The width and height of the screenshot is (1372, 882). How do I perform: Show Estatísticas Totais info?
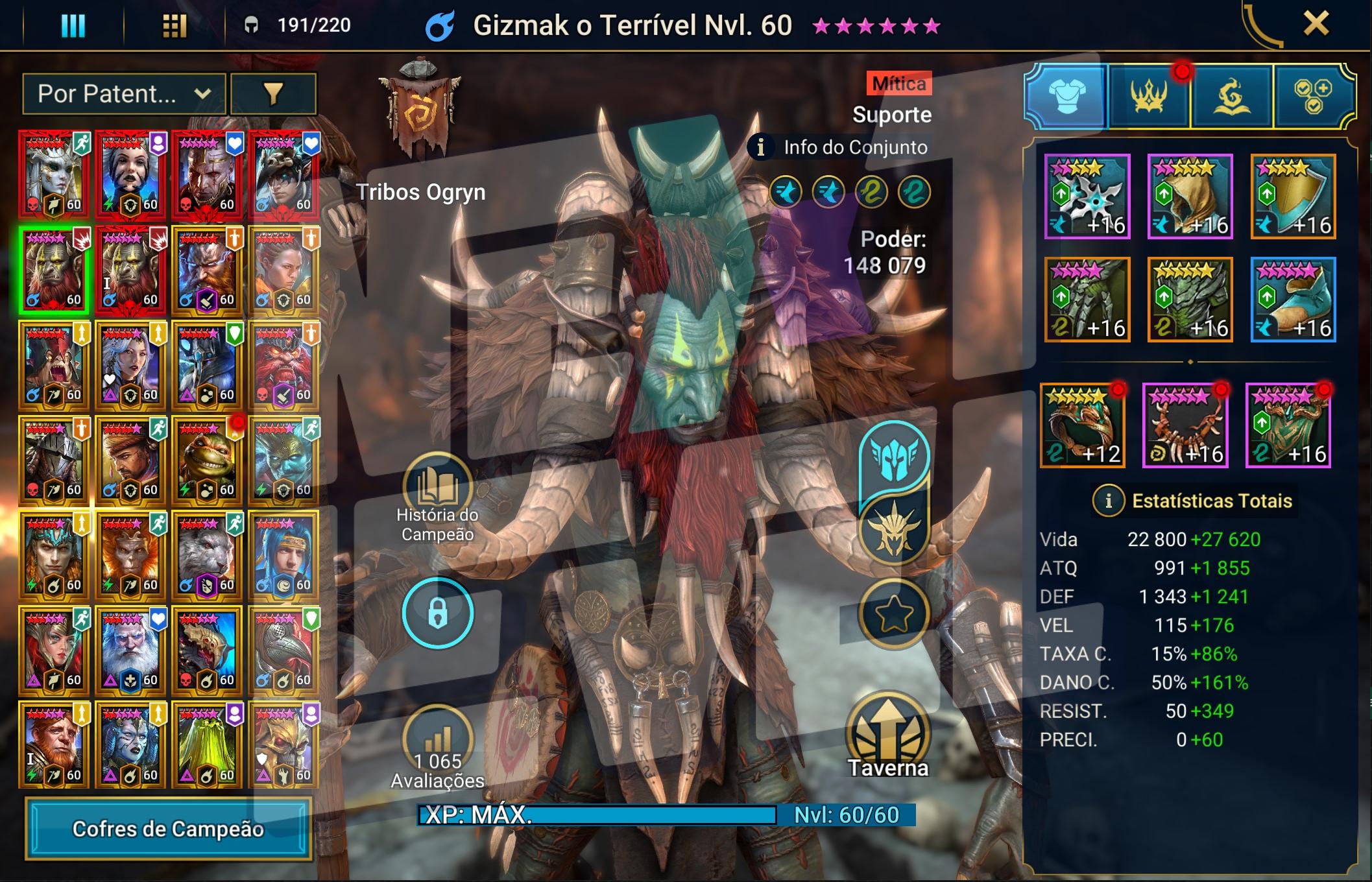click(x=1108, y=501)
